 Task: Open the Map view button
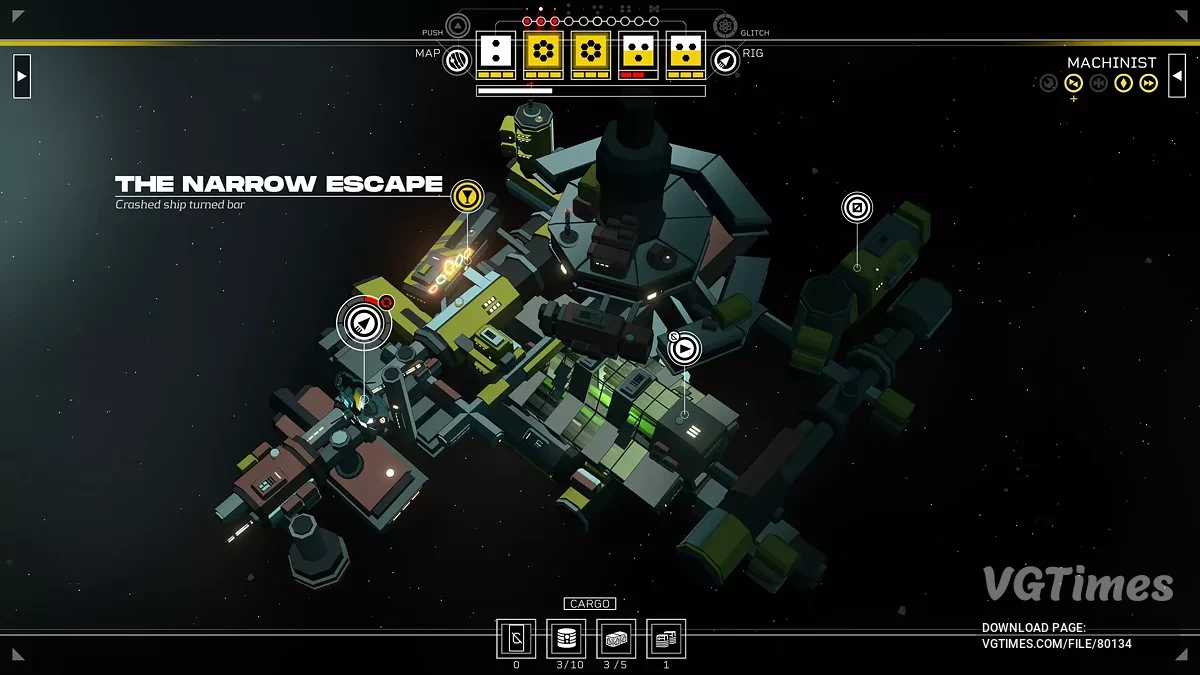(457, 61)
